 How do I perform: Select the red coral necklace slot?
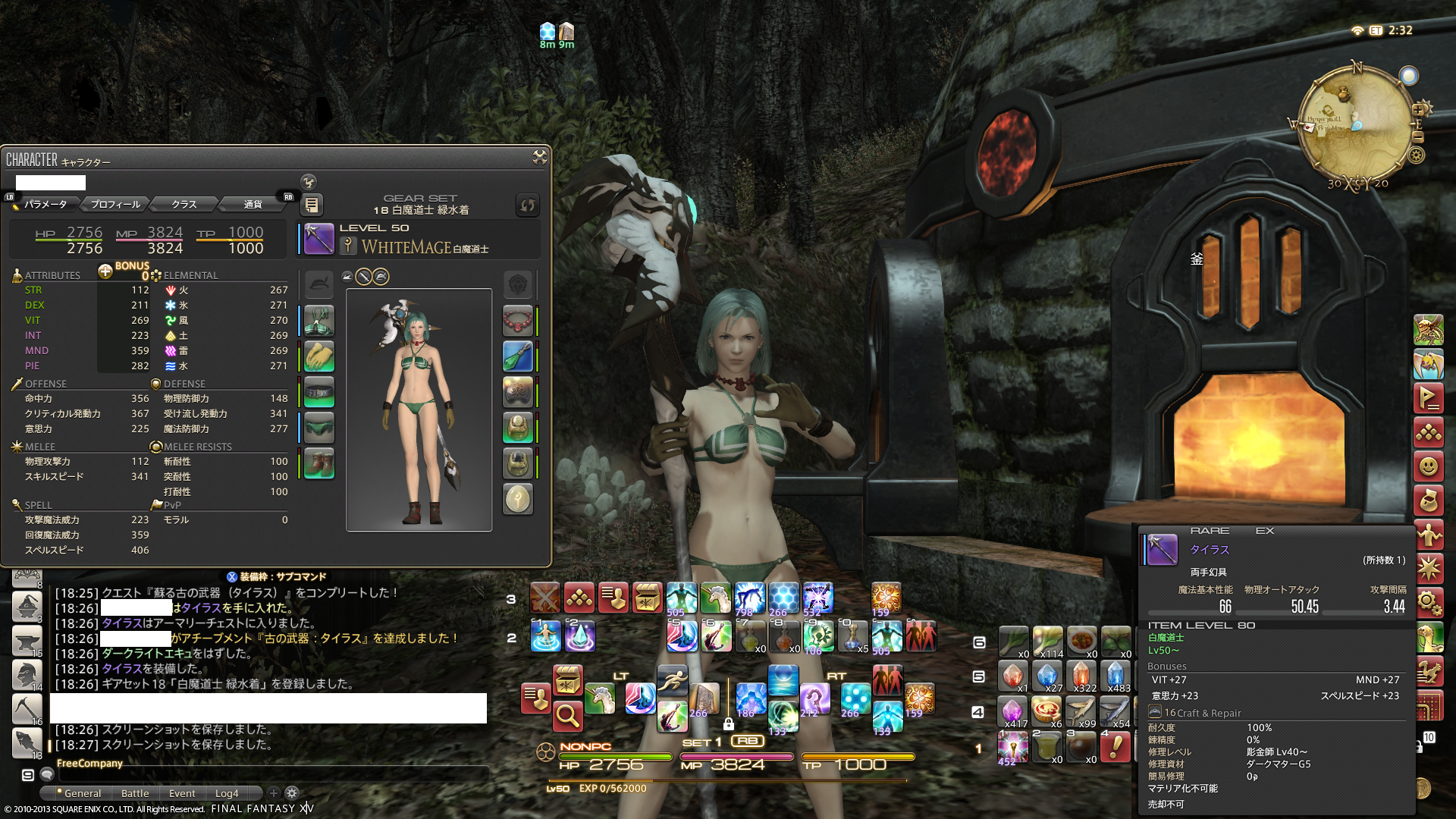click(x=518, y=321)
